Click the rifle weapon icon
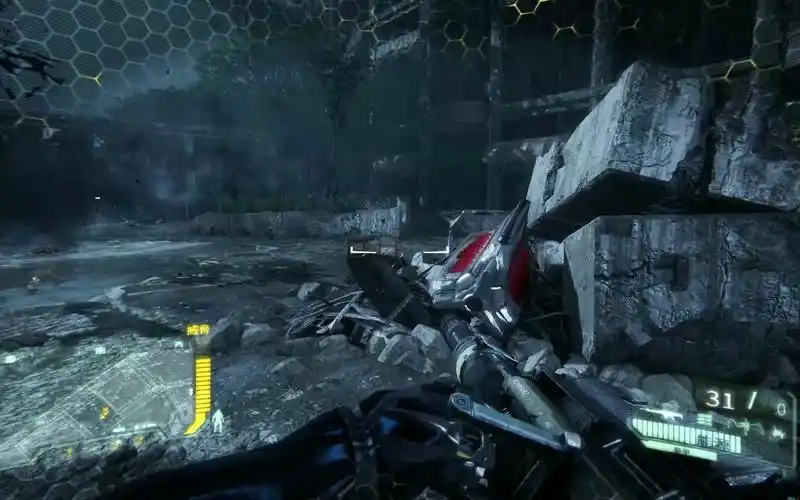800x500 pixels. pos(664,413)
